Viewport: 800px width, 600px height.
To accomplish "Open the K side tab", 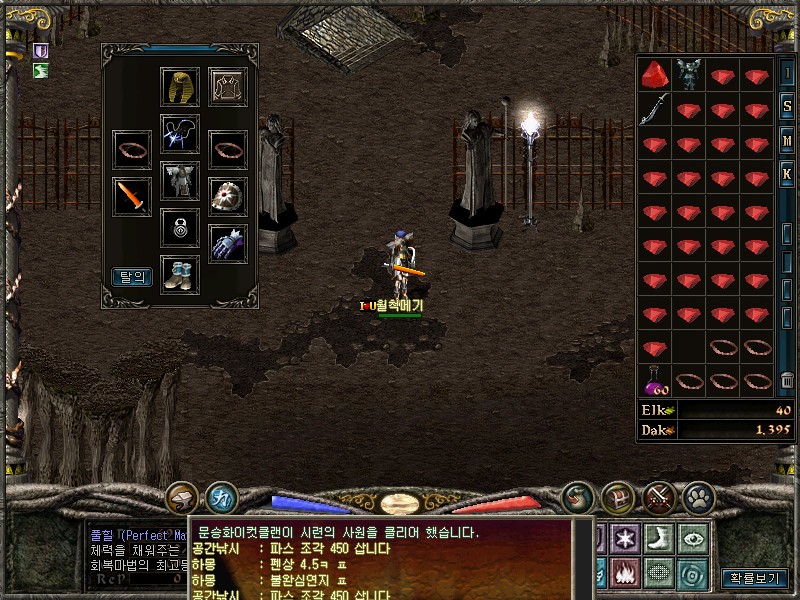I will [x=788, y=174].
